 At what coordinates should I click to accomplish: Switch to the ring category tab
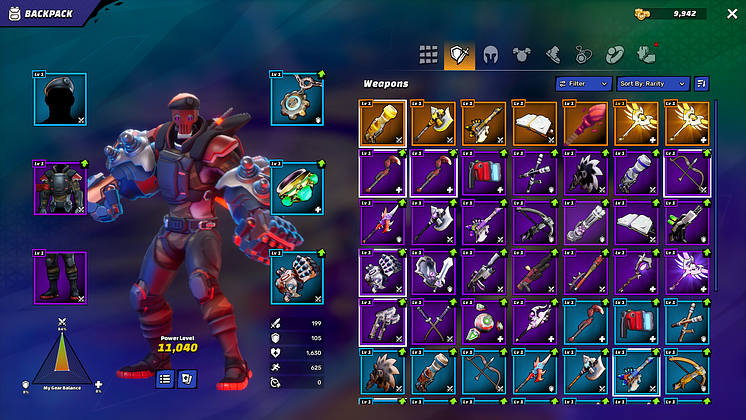coord(614,54)
